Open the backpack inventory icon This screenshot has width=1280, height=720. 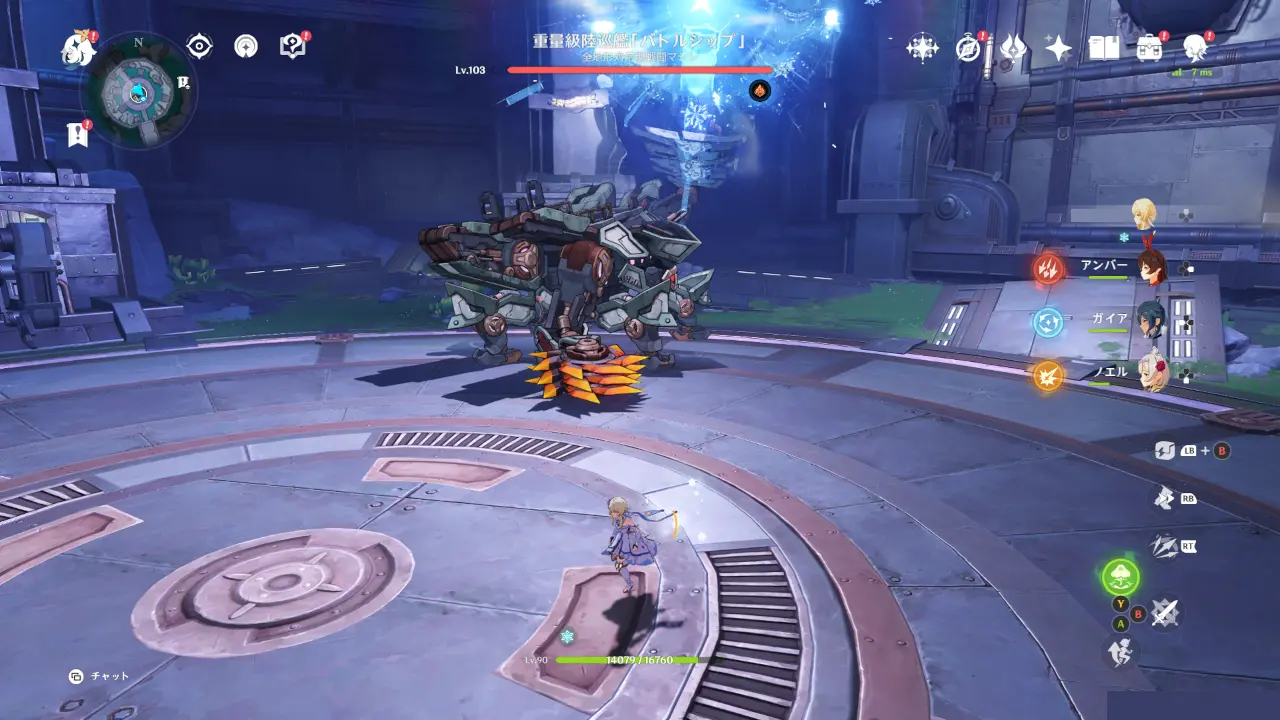1150,47
